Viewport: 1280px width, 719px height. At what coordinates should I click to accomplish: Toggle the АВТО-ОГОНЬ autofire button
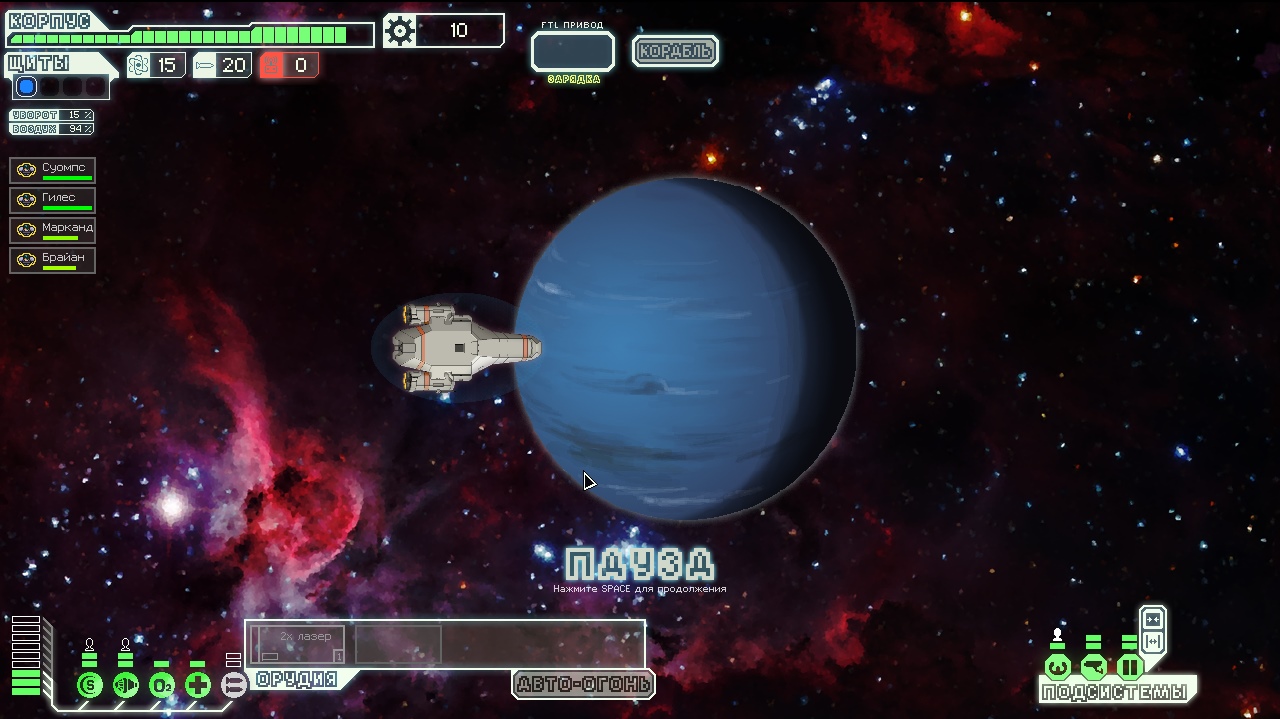[x=583, y=684]
